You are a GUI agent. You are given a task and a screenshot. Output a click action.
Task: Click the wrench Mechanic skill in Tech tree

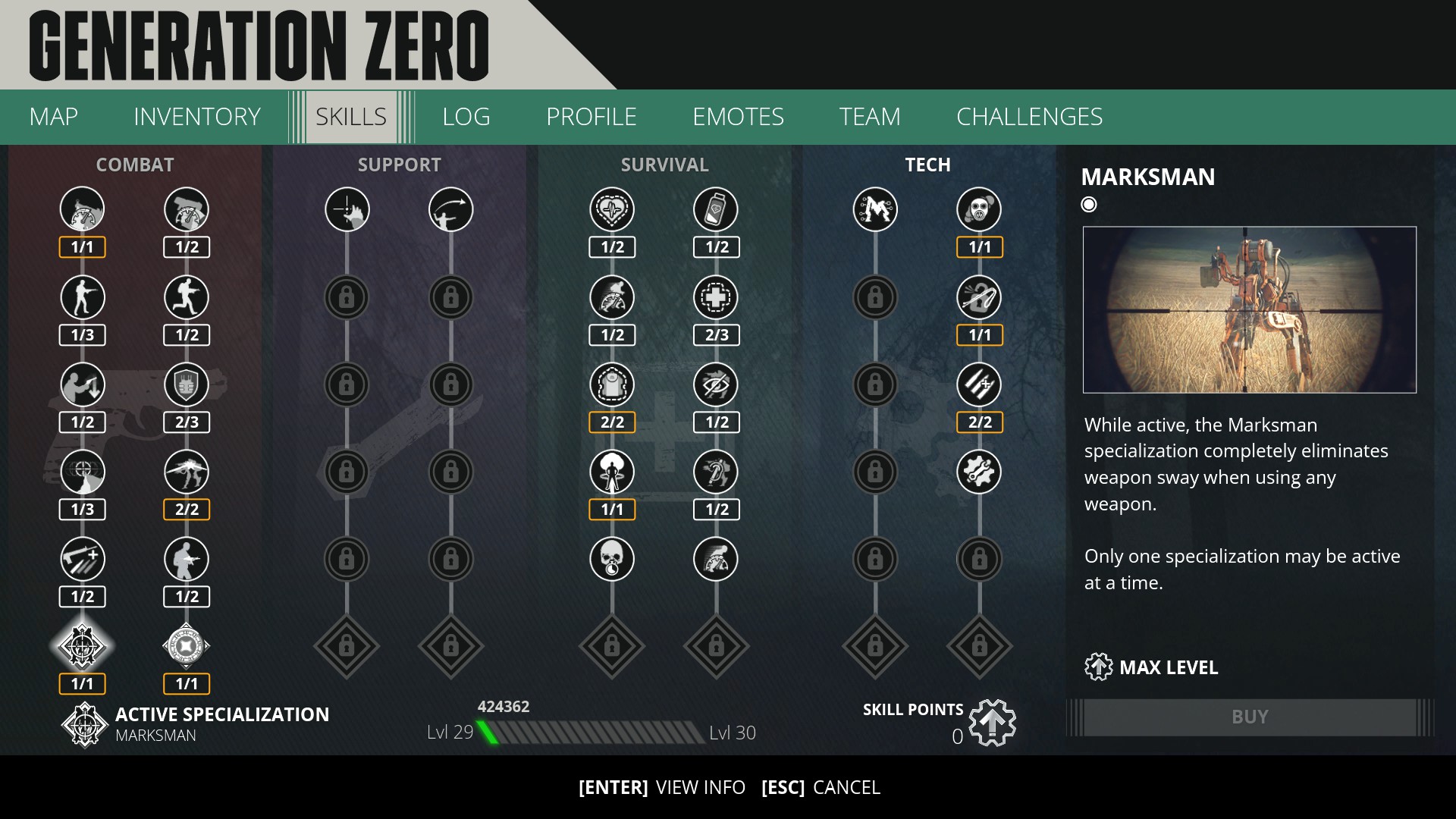pos(979,472)
